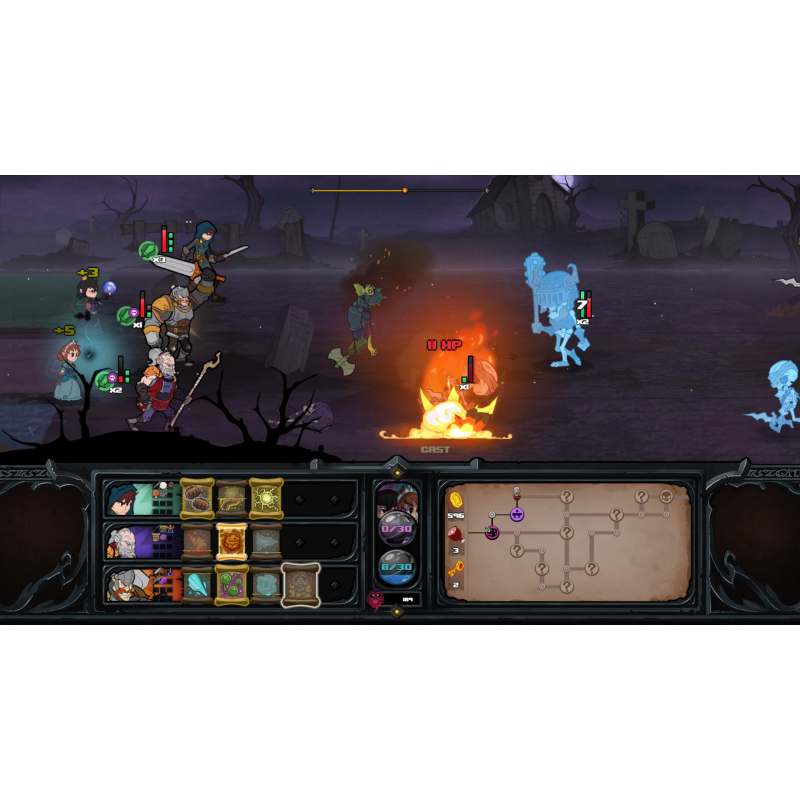Activate the glowing sunburst skill scroll

pyautogui.click(x=266, y=498)
